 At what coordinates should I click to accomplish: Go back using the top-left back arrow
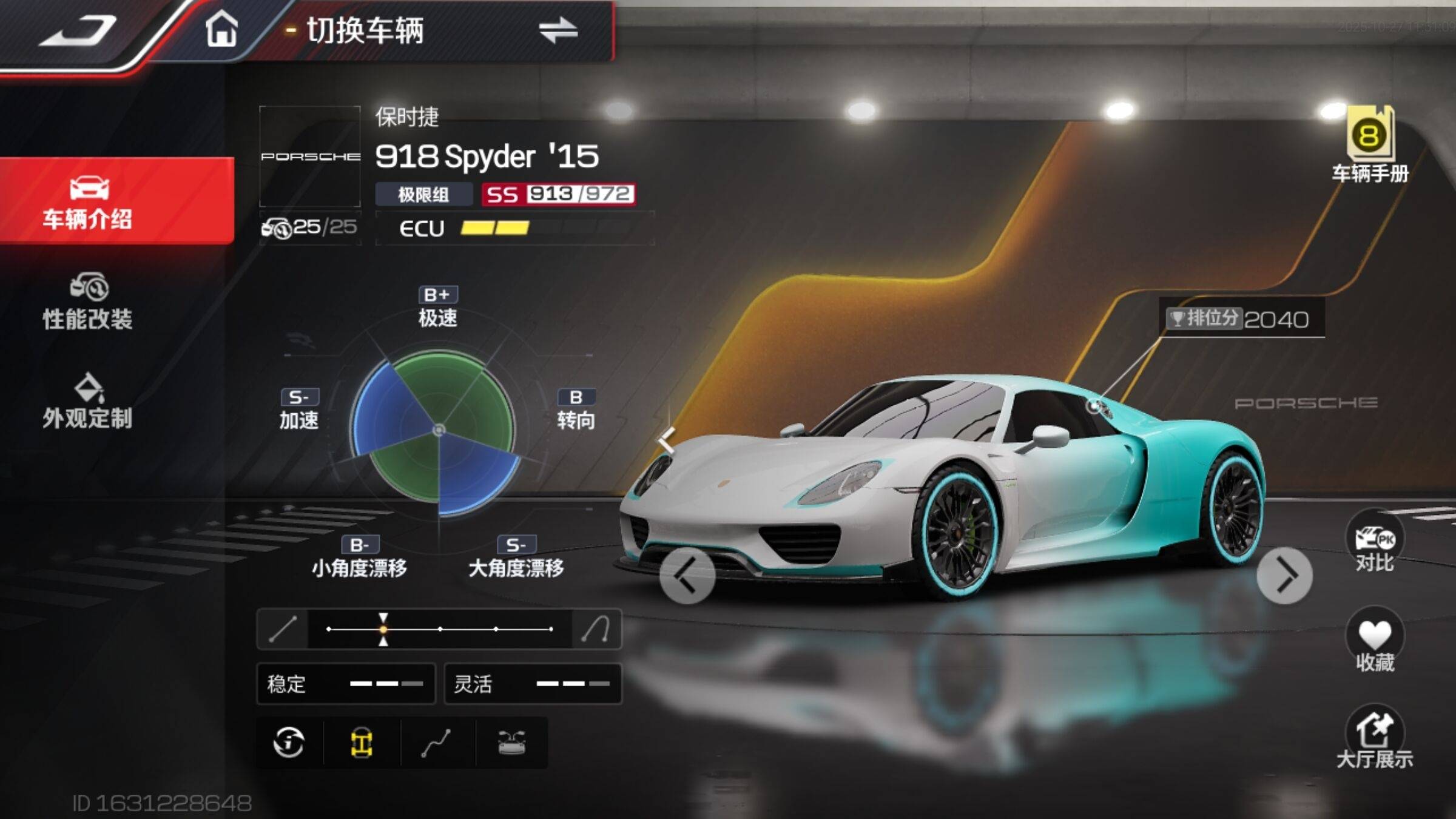tap(79, 30)
